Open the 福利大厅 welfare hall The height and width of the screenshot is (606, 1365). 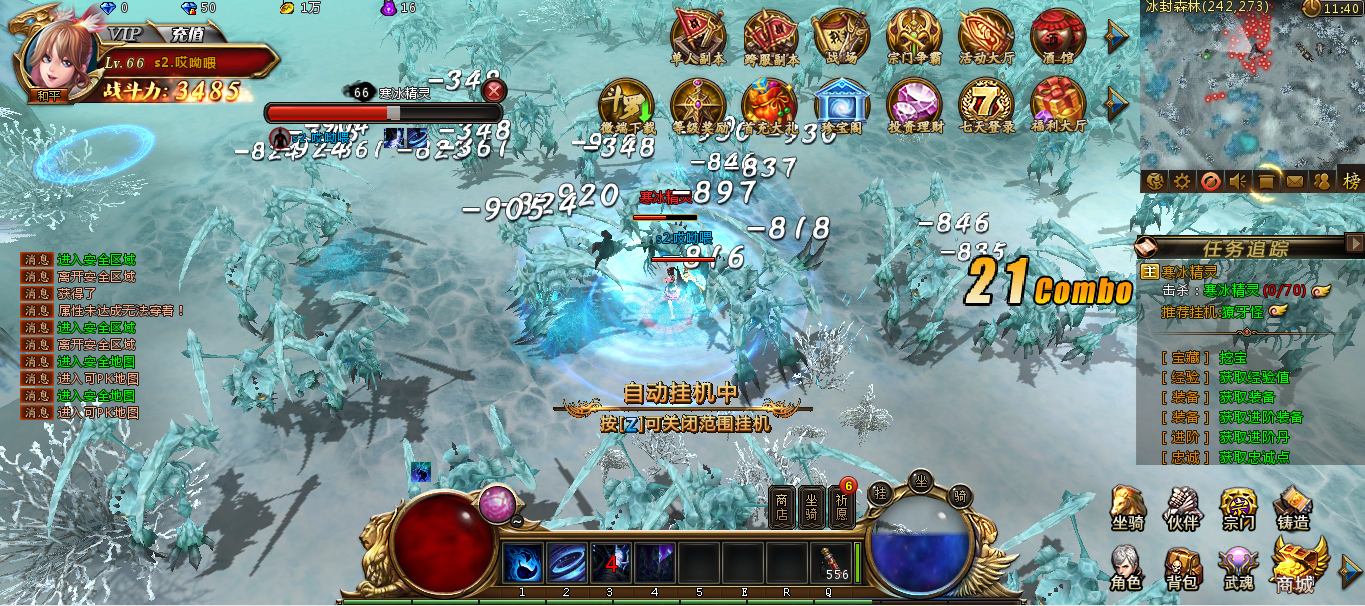coord(1058,103)
